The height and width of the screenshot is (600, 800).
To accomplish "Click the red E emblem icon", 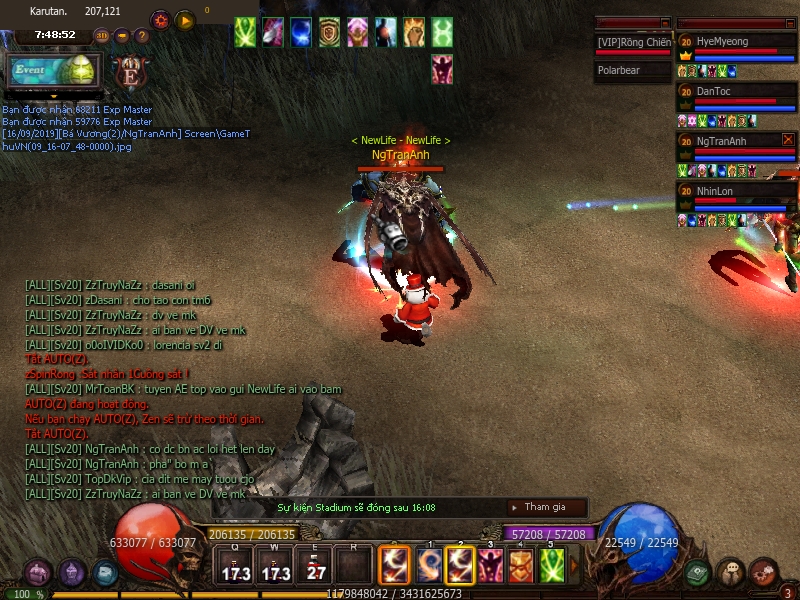I will pyautogui.click(x=128, y=71).
